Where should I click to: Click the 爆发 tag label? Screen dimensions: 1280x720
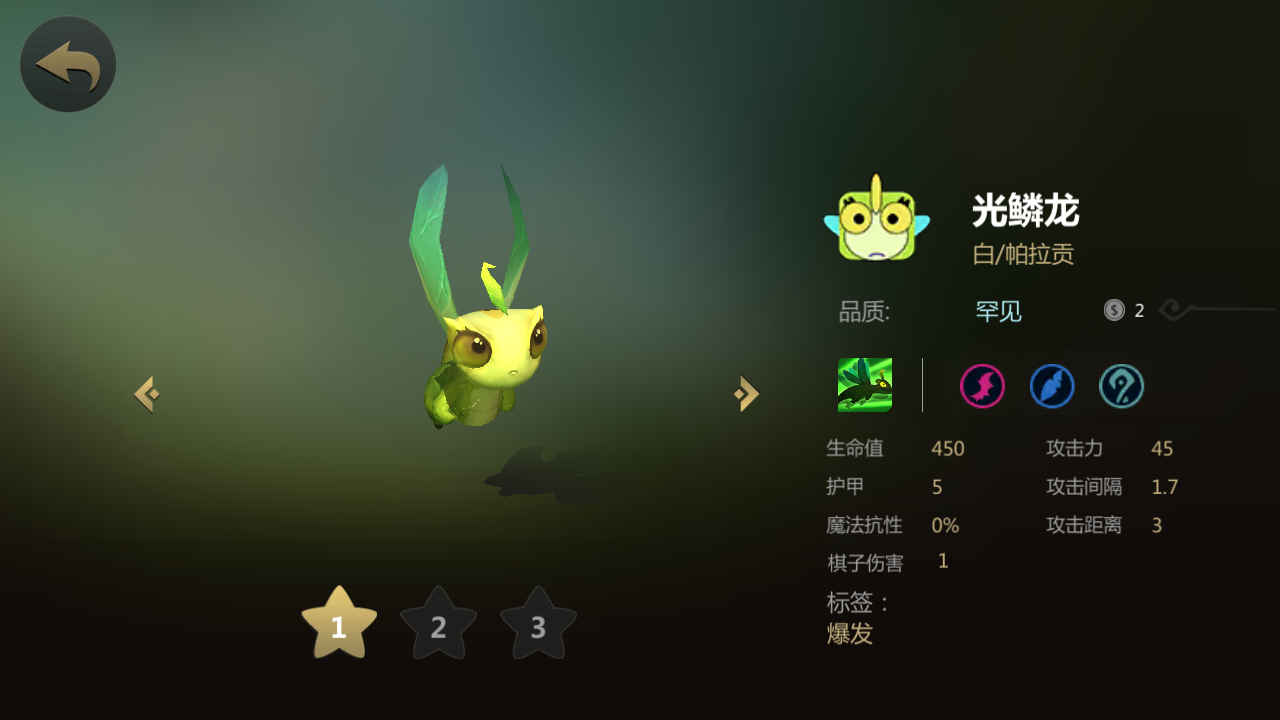coord(849,634)
